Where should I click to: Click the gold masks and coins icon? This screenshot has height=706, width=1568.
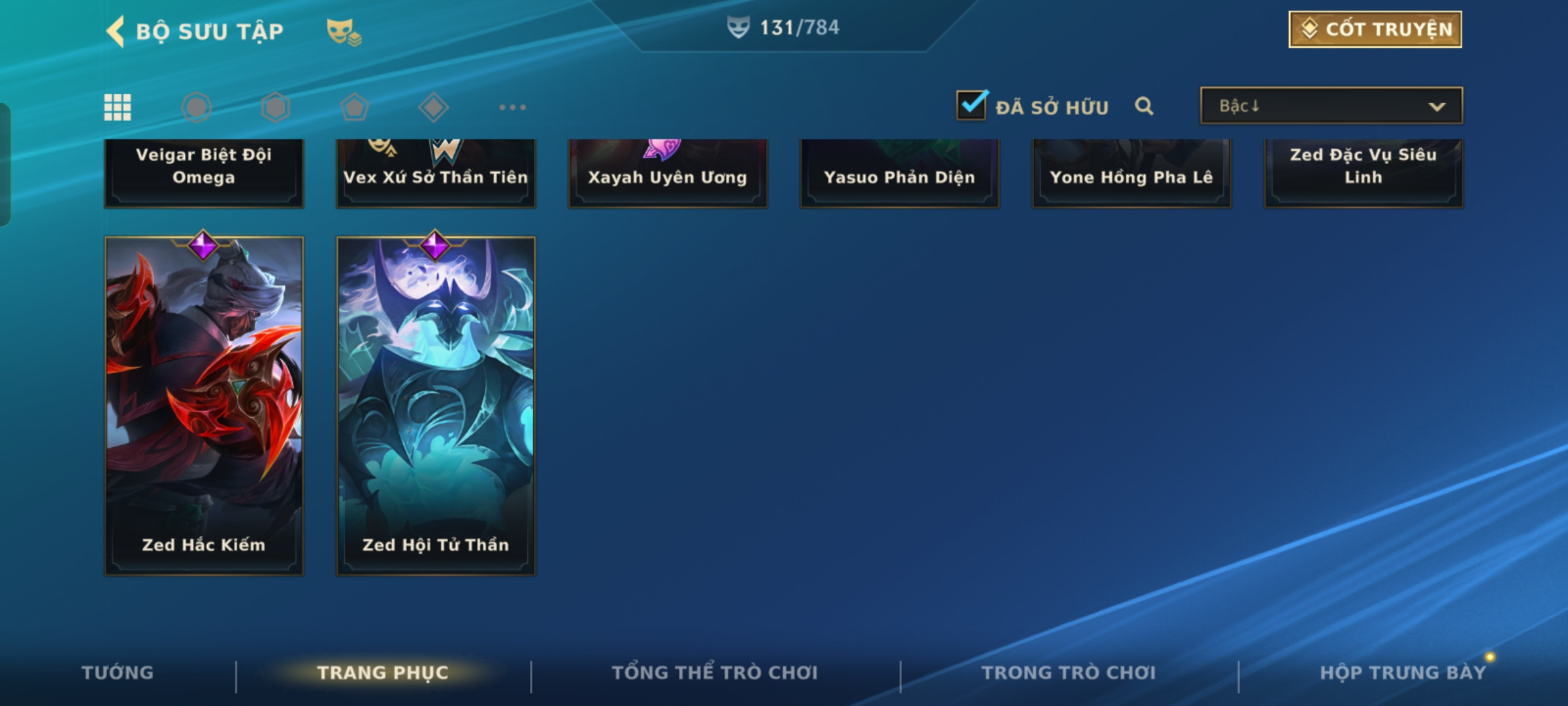tap(344, 31)
